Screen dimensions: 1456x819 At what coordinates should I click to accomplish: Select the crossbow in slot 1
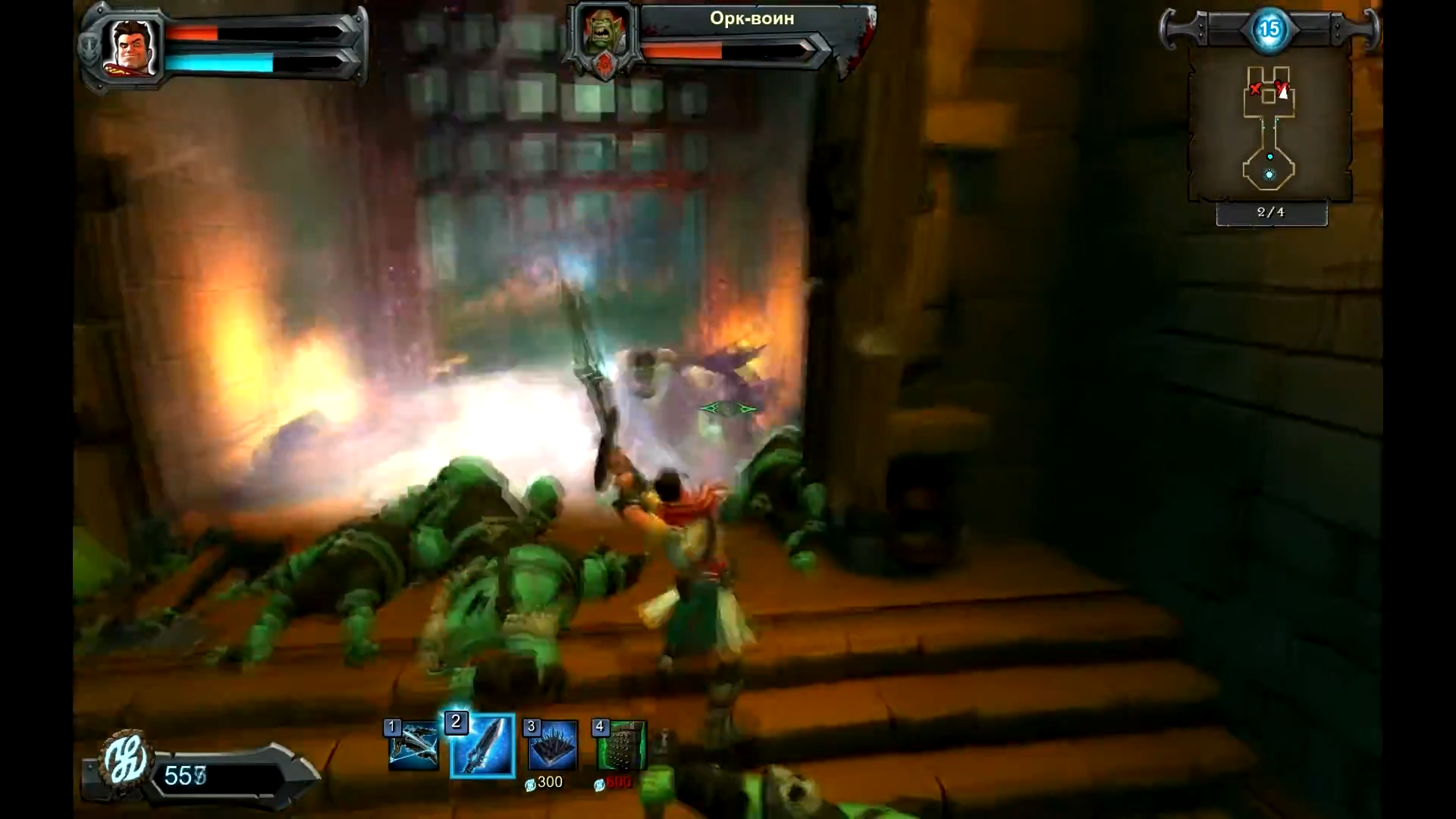coord(413,745)
